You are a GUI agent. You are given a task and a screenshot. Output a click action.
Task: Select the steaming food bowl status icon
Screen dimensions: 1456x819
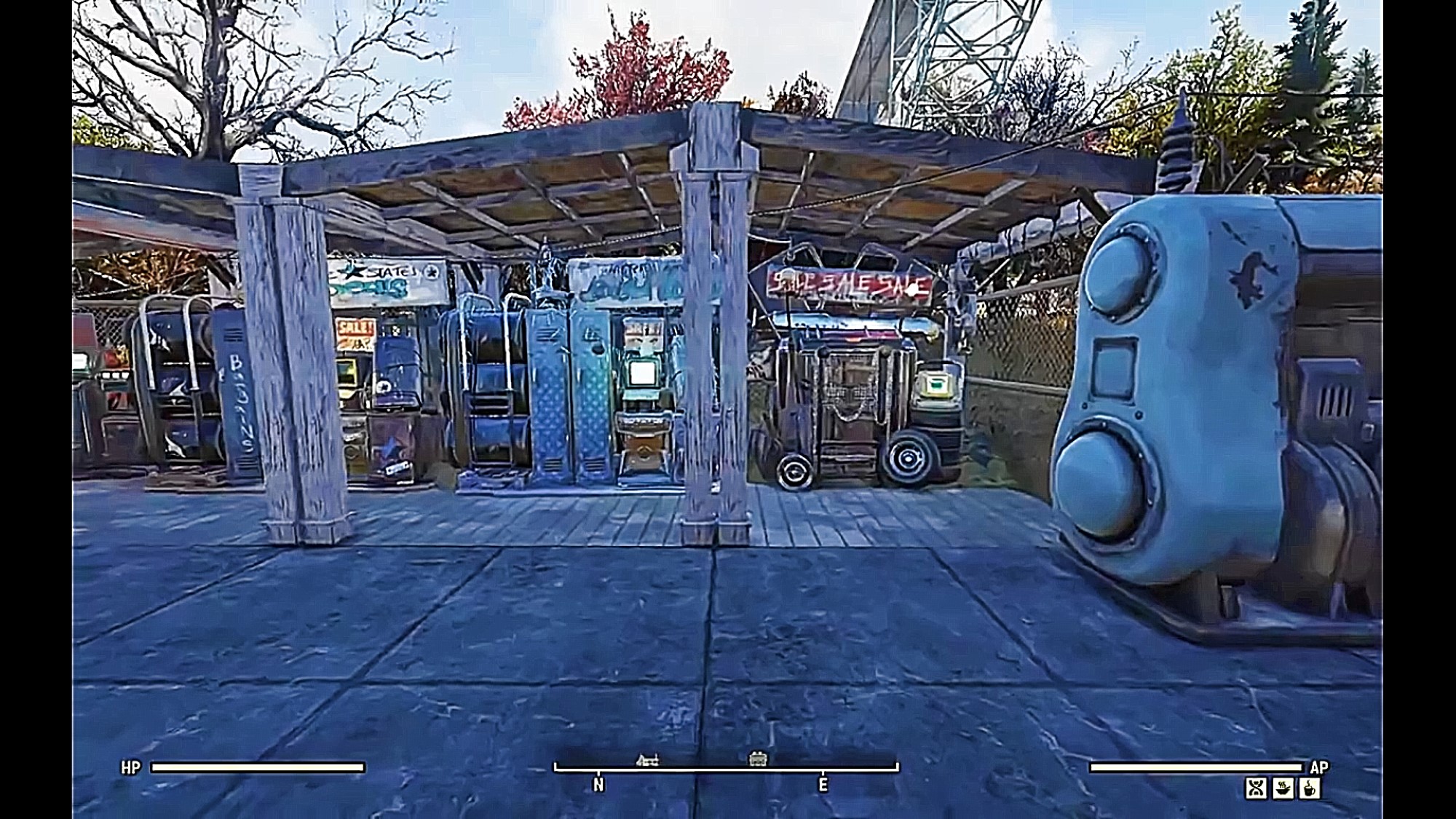1283,788
